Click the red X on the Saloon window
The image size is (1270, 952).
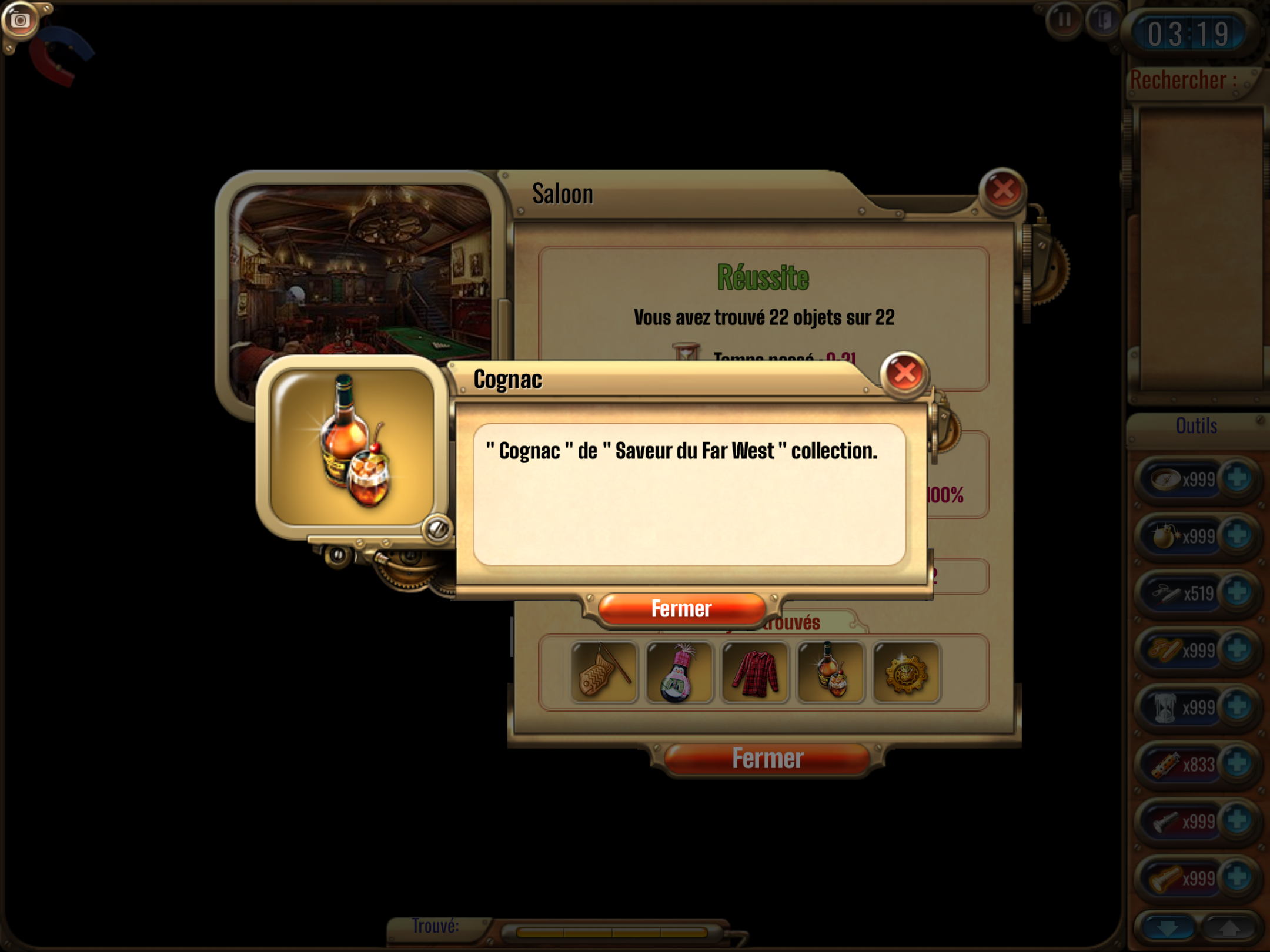[1002, 190]
